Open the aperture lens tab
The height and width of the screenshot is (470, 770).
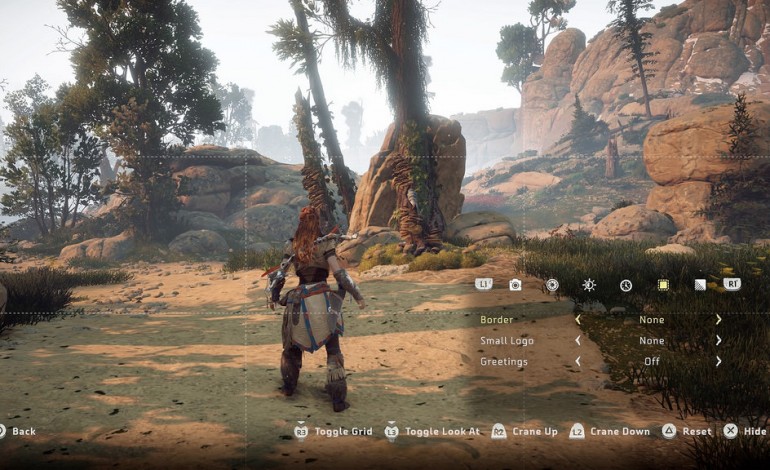pyautogui.click(x=552, y=285)
